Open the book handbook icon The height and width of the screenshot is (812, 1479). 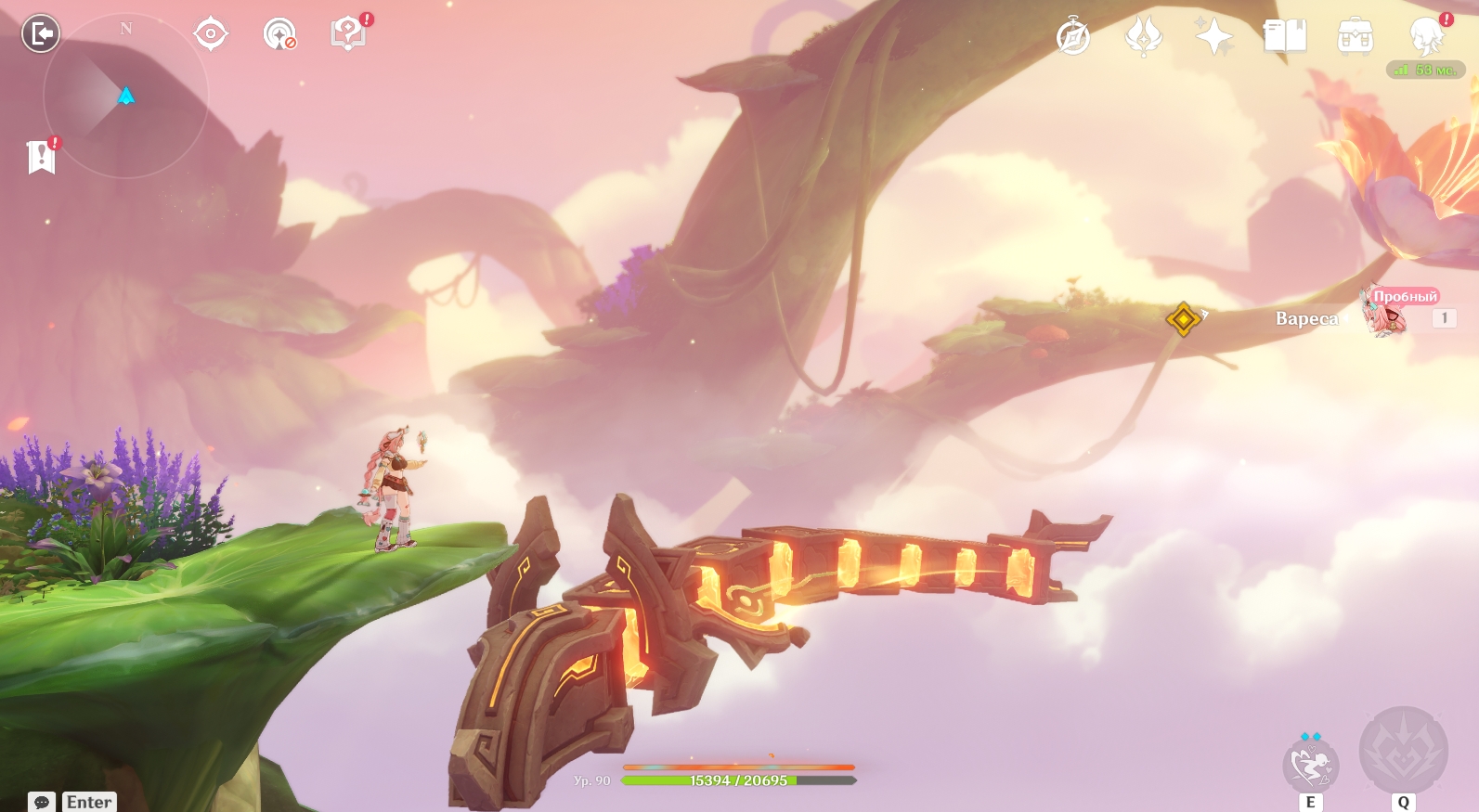point(1285,37)
